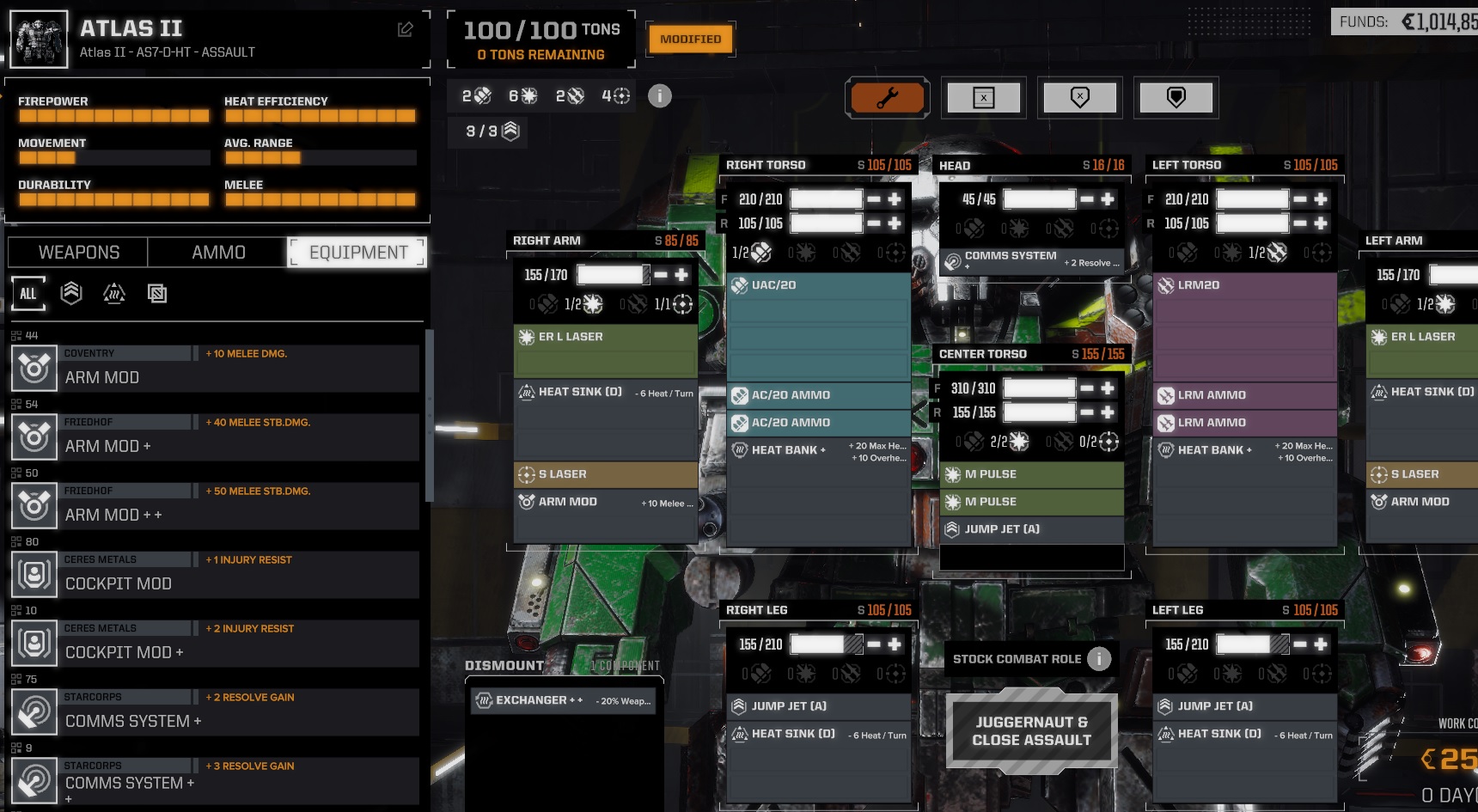
Task: Decrease head armor with the minus button
Action: [x=1087, y=199]
